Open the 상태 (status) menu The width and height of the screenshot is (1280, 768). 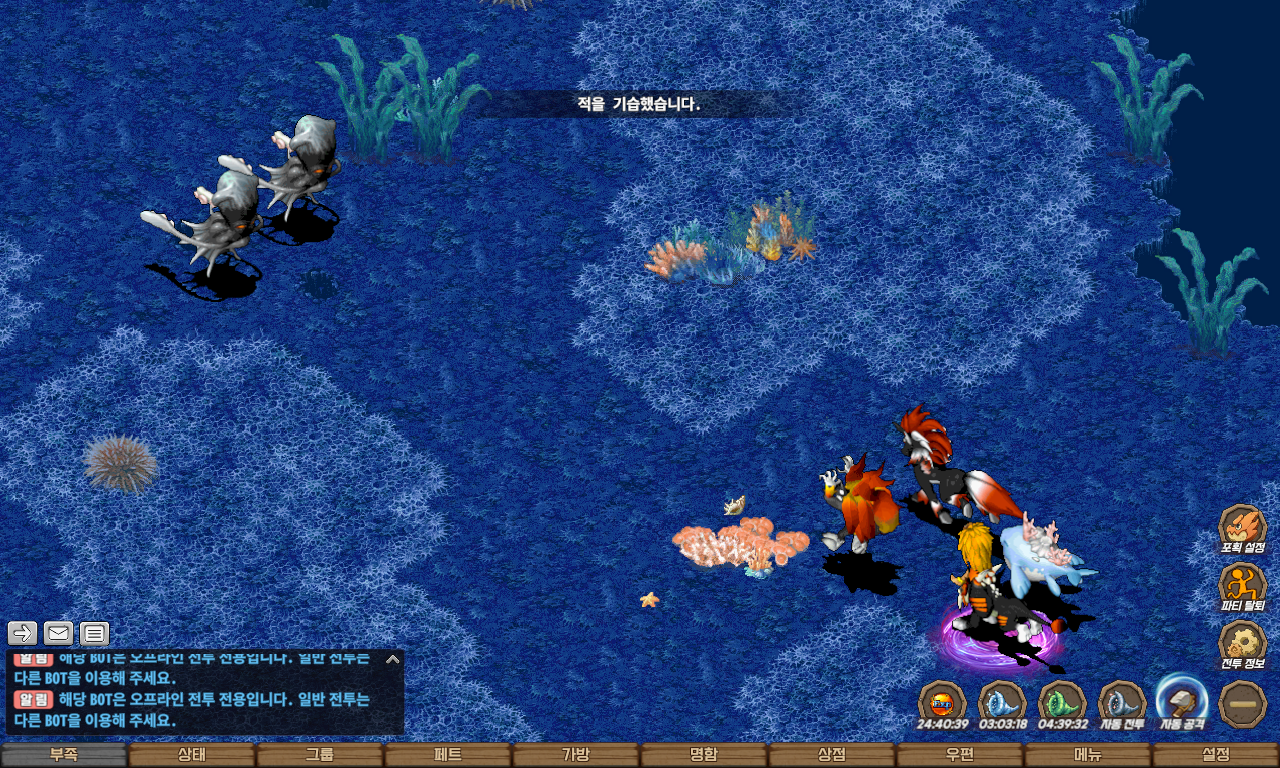(192, 755)
